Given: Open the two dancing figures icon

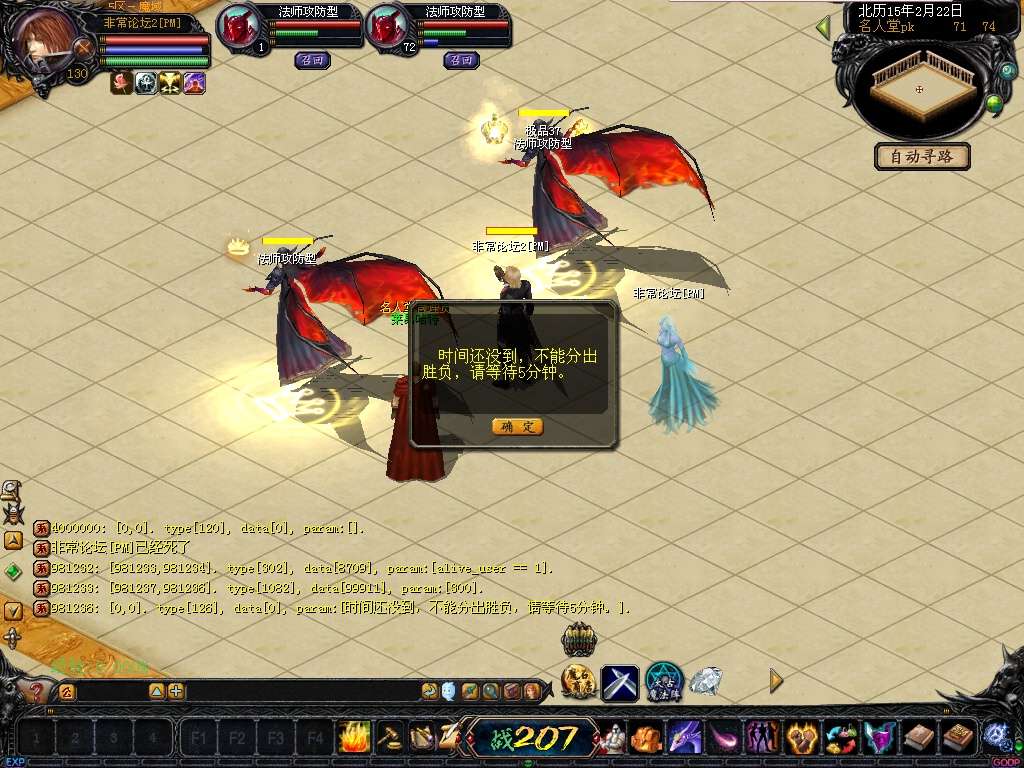Looking at the screenshot, I should 762,738.
